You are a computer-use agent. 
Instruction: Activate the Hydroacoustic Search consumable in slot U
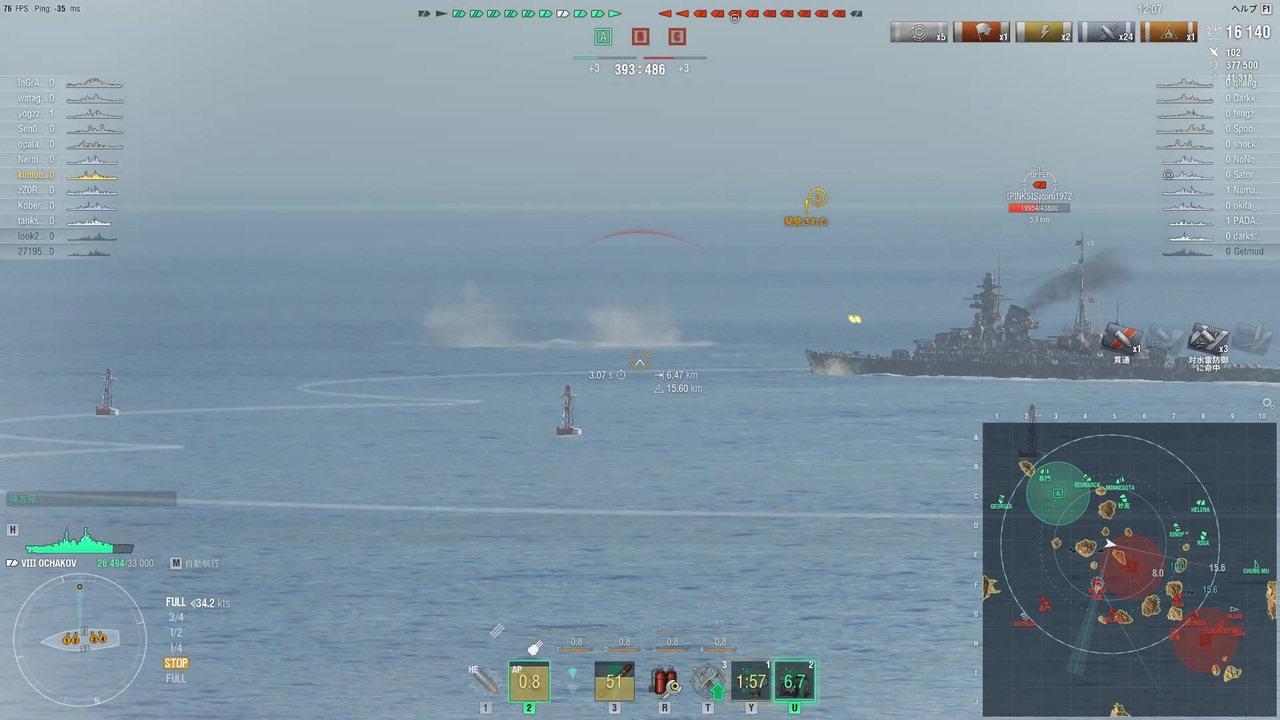(794, 682)
